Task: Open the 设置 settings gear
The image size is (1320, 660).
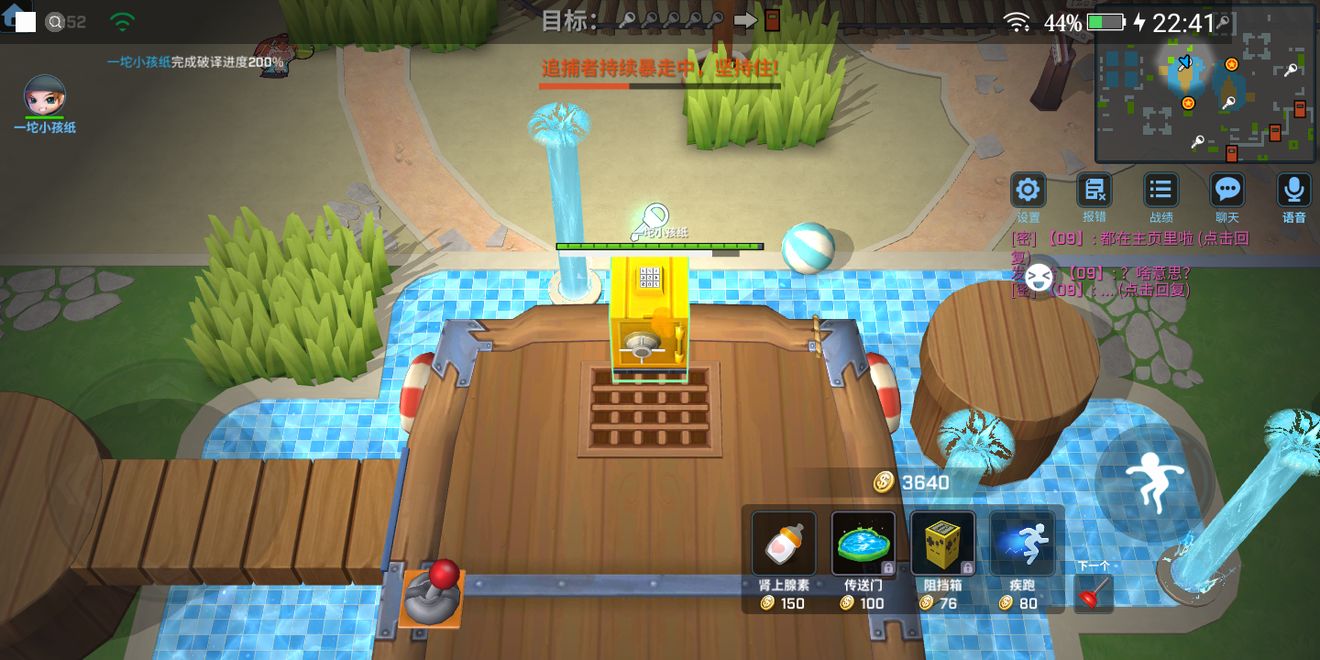Action: (x=1028, y=190)
